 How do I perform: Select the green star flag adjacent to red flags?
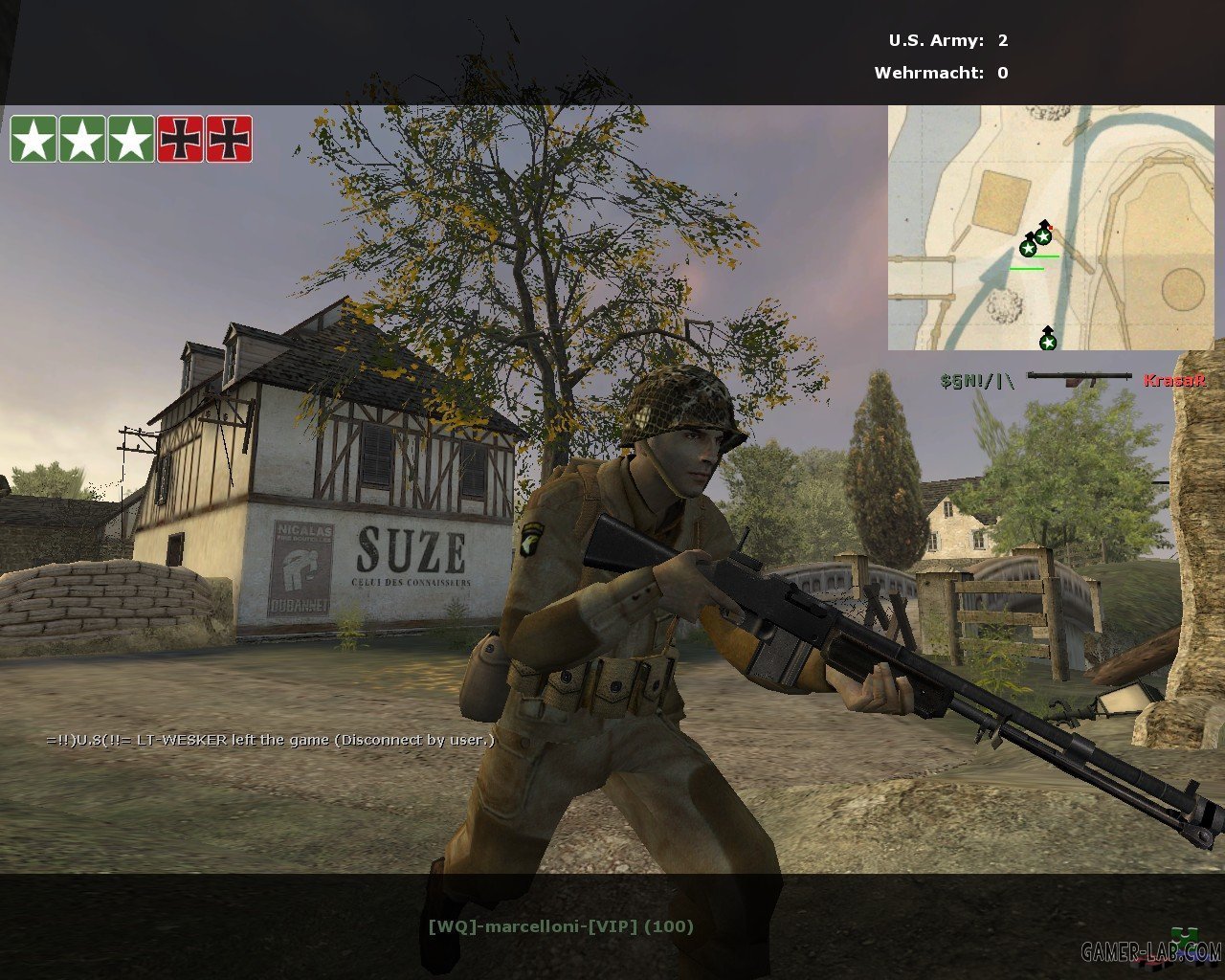click(131, 139)
